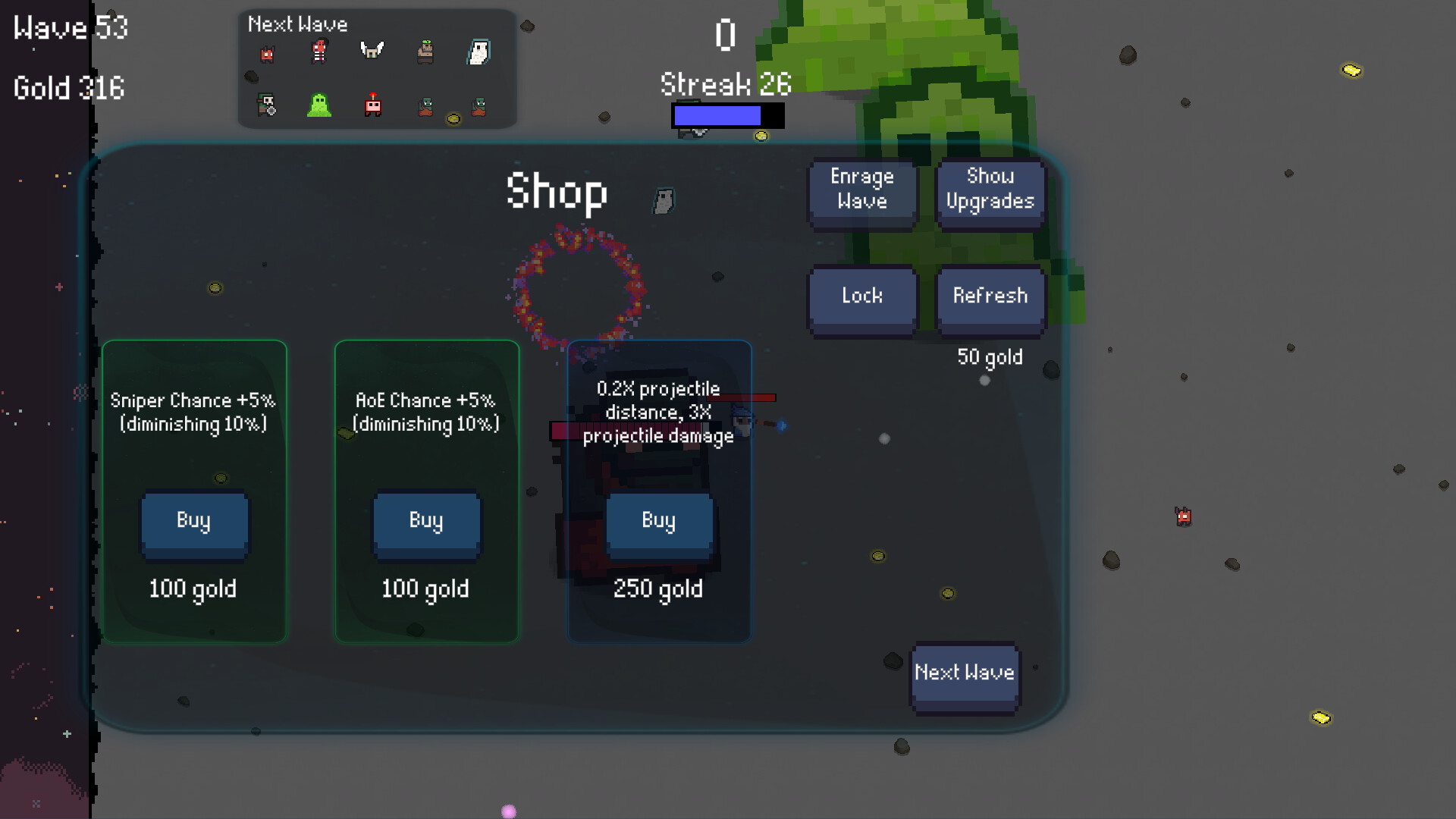Toggle the Lock option for the shop

(x=862, y=297)
